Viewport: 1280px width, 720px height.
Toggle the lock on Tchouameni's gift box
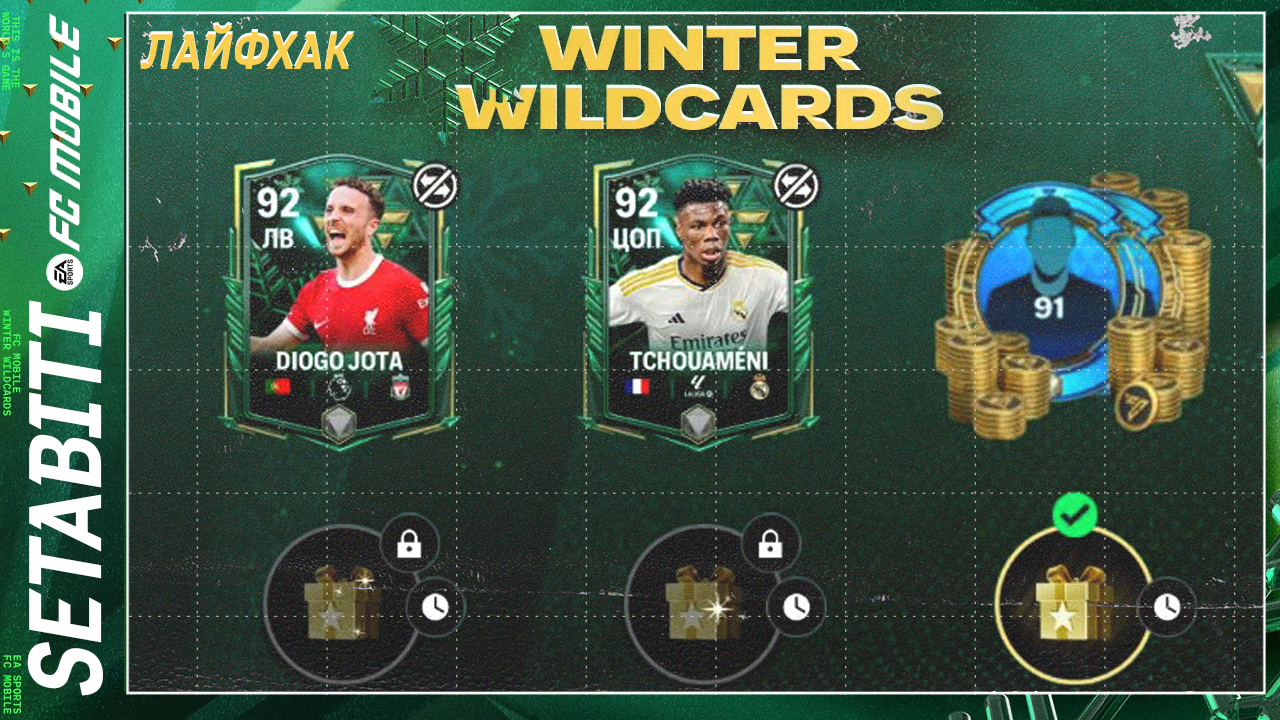pyautogui.click(x=770, y=543)
